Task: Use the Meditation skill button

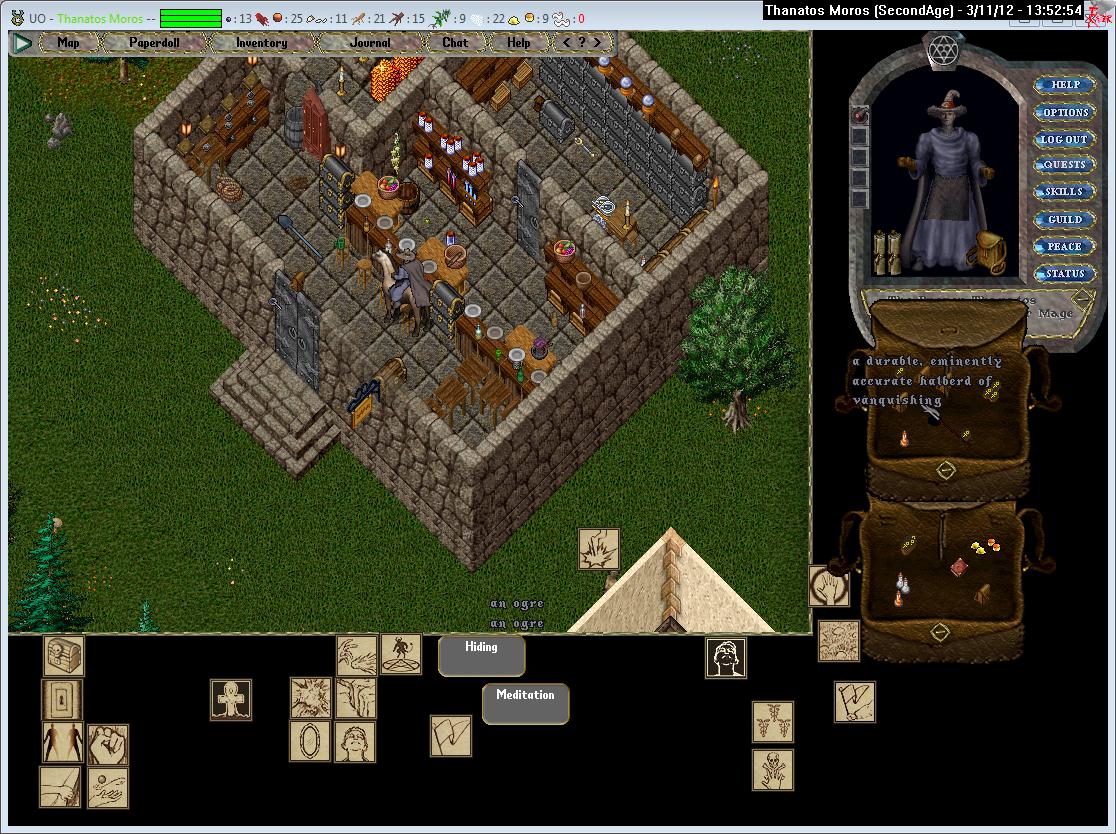Action: (525, 704)
